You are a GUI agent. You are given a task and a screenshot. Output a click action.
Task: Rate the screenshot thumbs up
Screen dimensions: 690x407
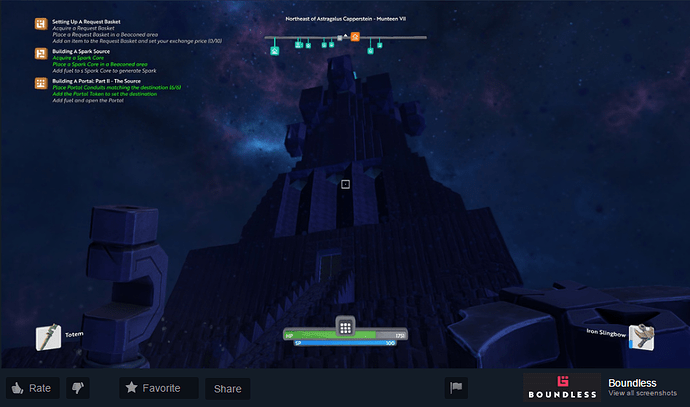pos(29,388)
